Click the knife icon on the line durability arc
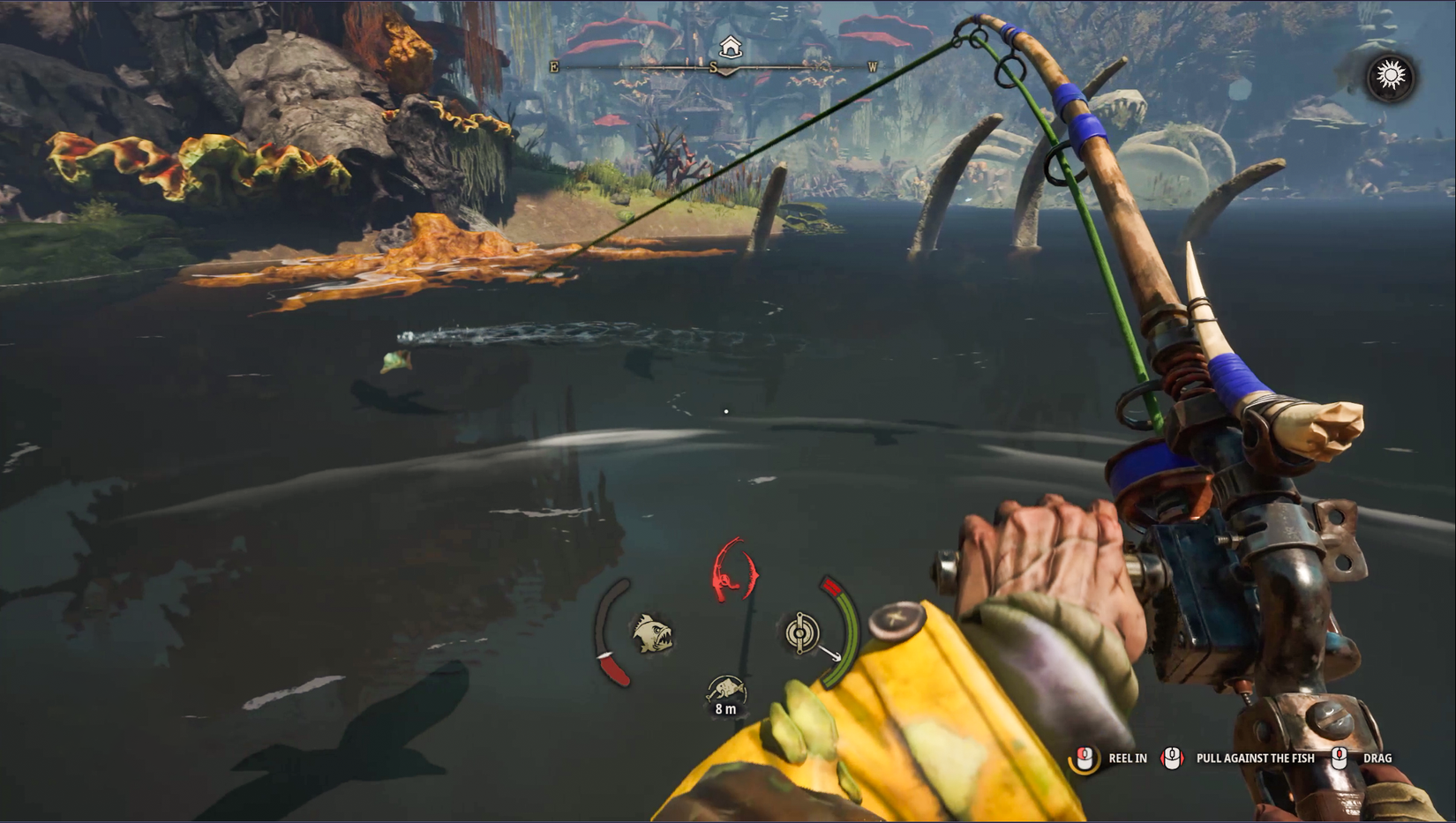 point(612,658)
